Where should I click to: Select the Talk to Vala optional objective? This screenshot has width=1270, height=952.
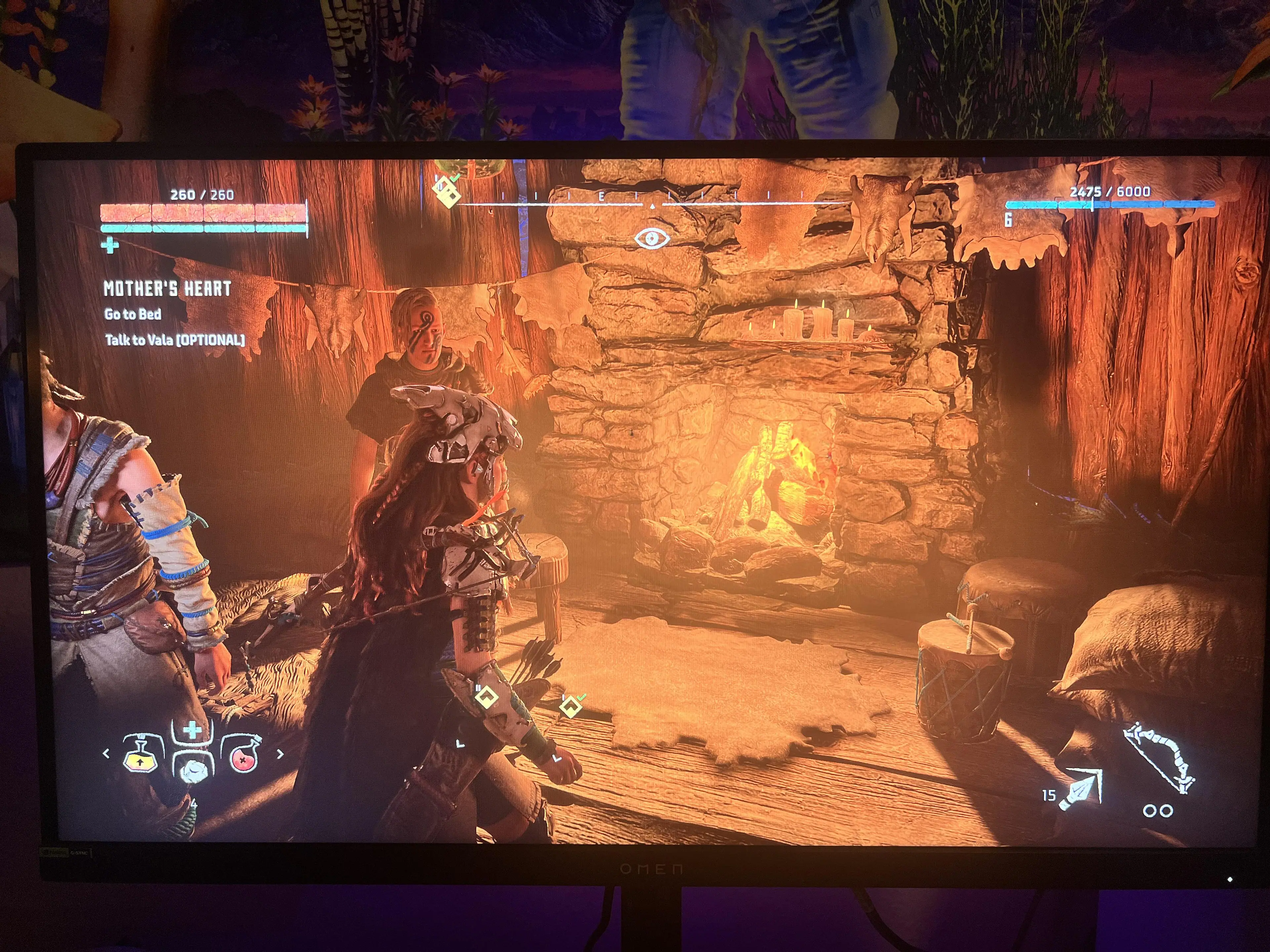175,340
